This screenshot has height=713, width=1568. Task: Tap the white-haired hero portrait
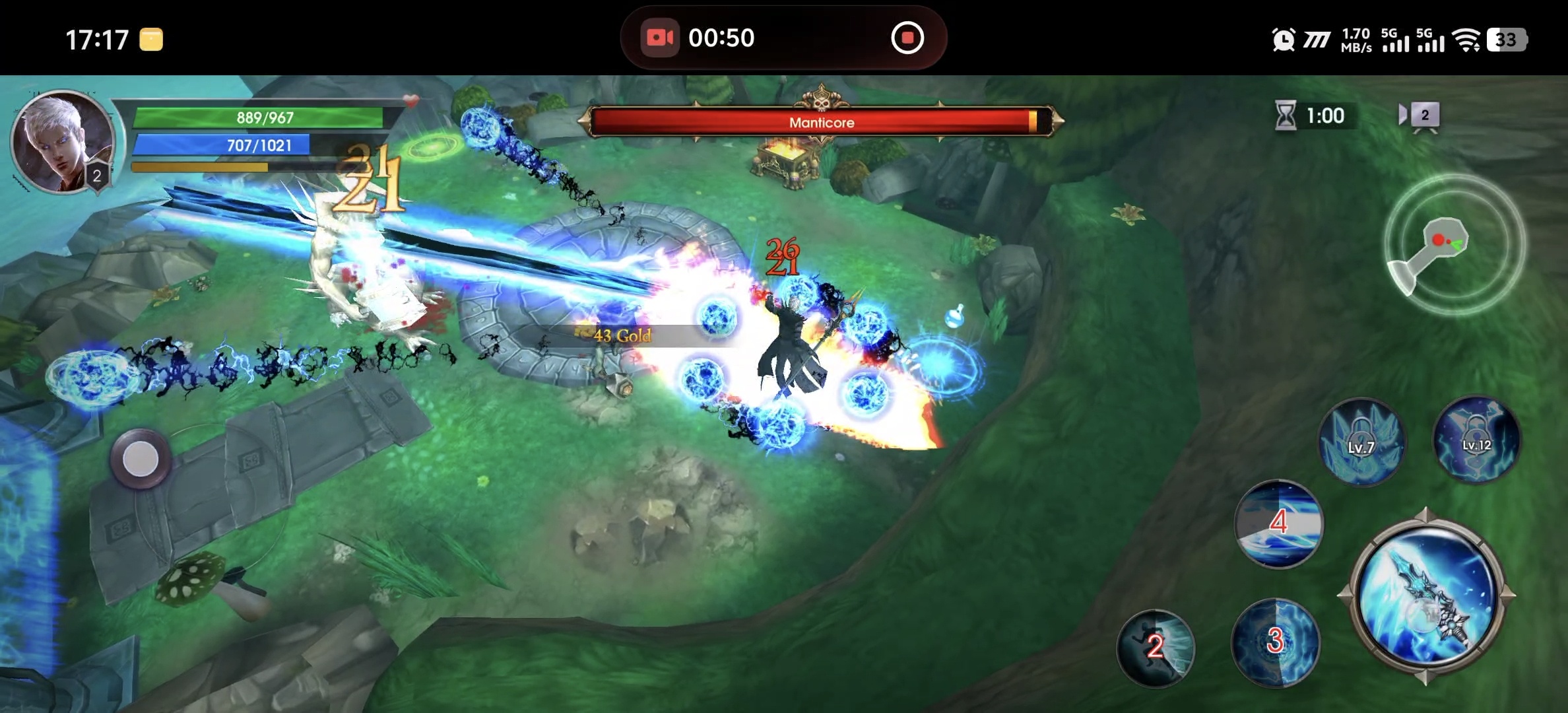point(62,142)
